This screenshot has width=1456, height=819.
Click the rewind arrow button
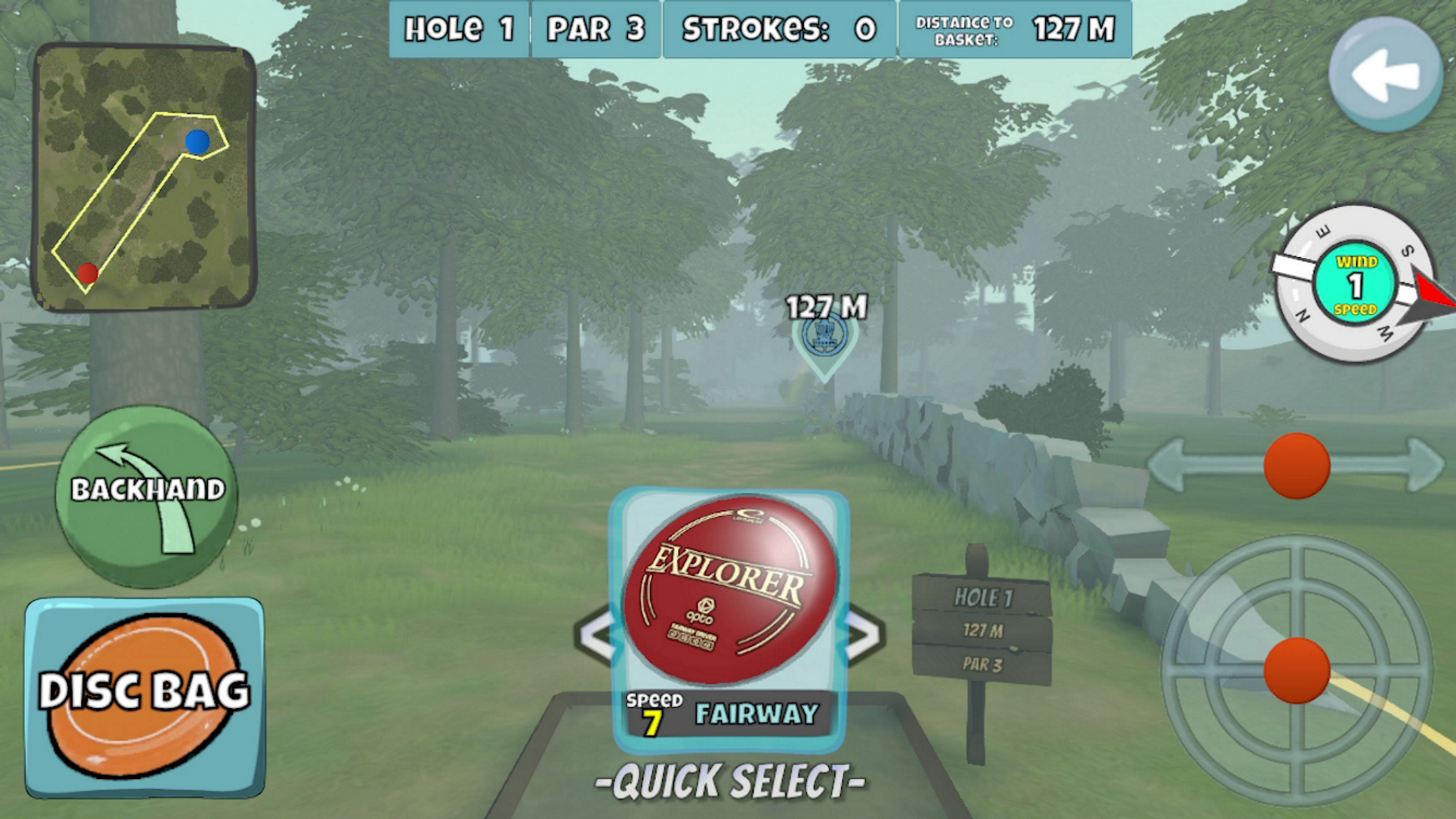(x=1384, y=75)
